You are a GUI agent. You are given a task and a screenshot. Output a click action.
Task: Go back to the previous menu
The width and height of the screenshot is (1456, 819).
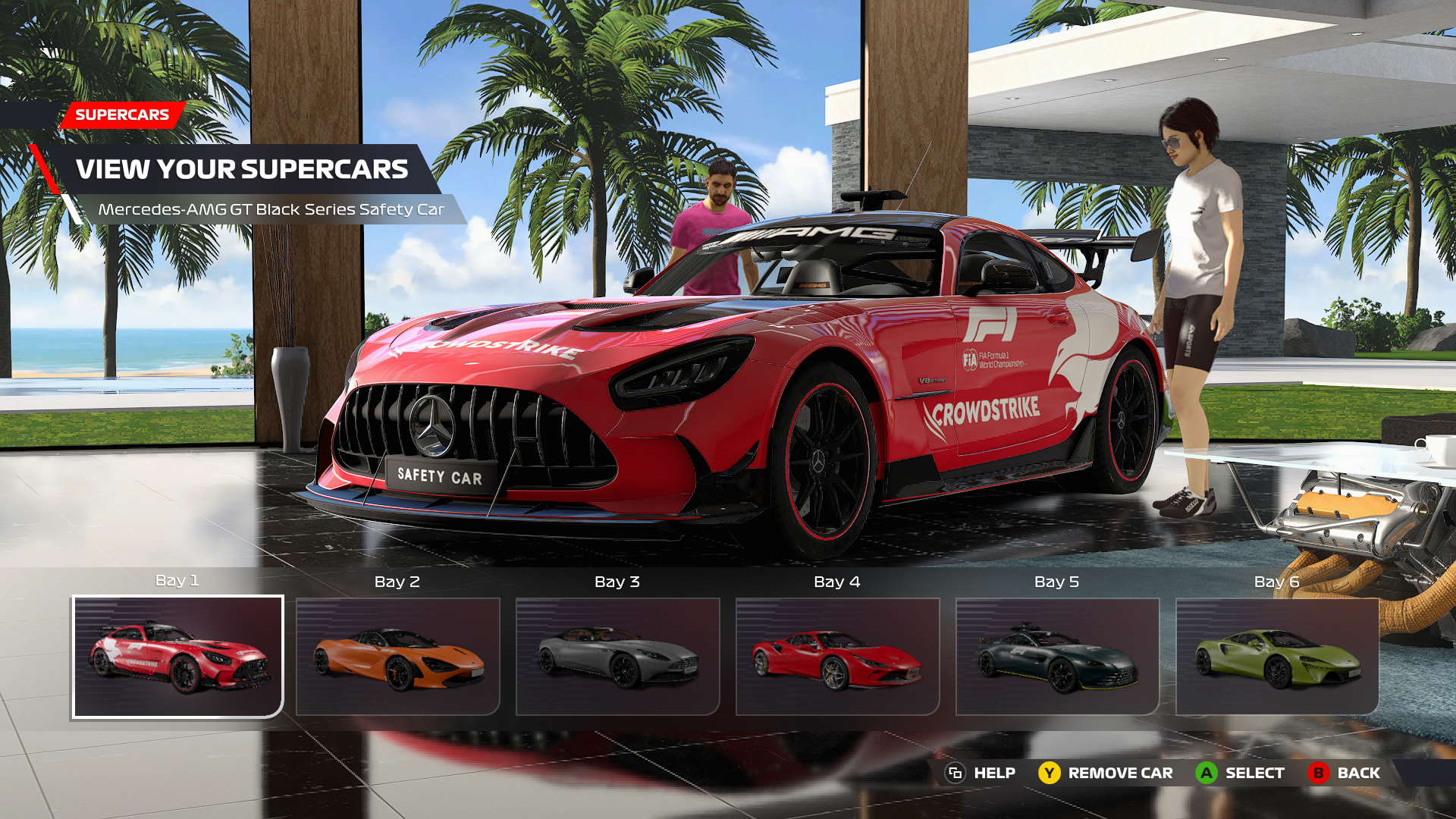1344,773
